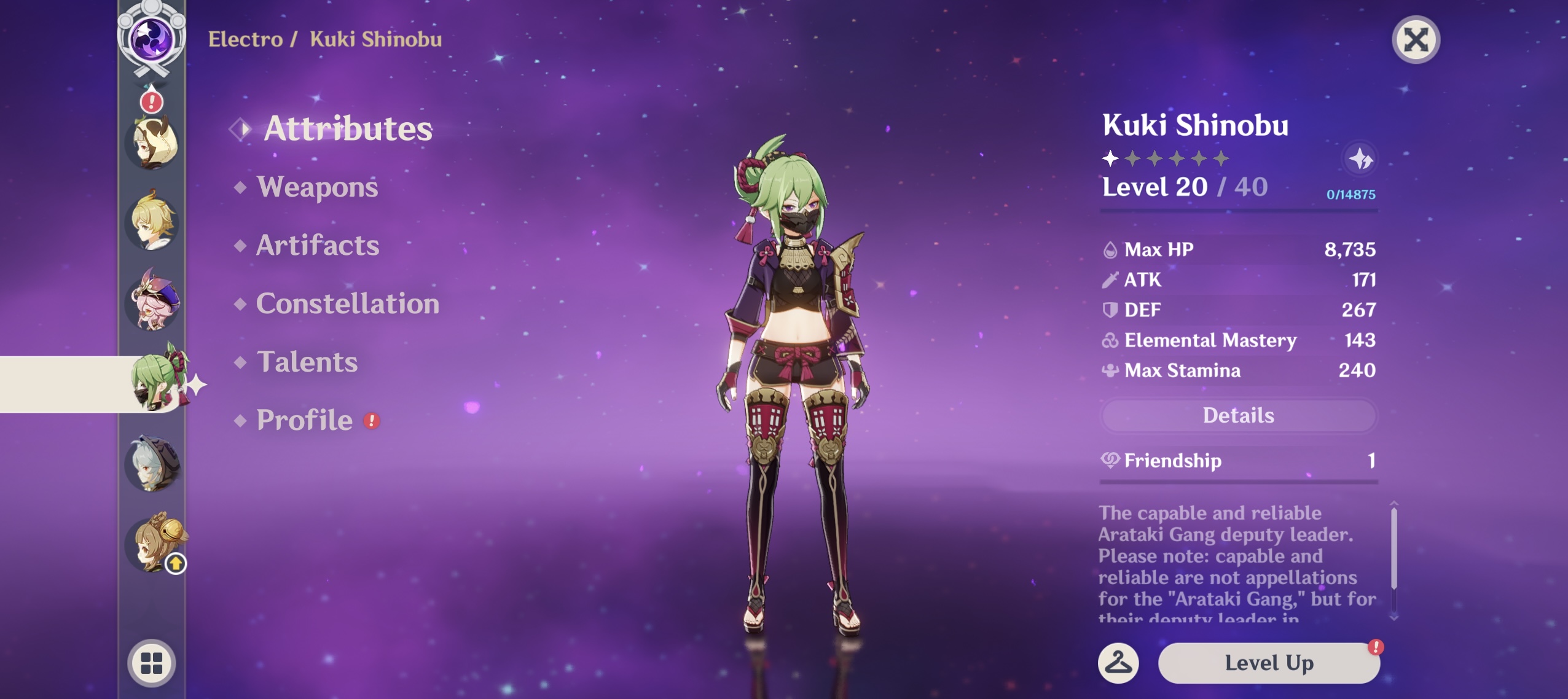View the Talents section

point(307,362)
